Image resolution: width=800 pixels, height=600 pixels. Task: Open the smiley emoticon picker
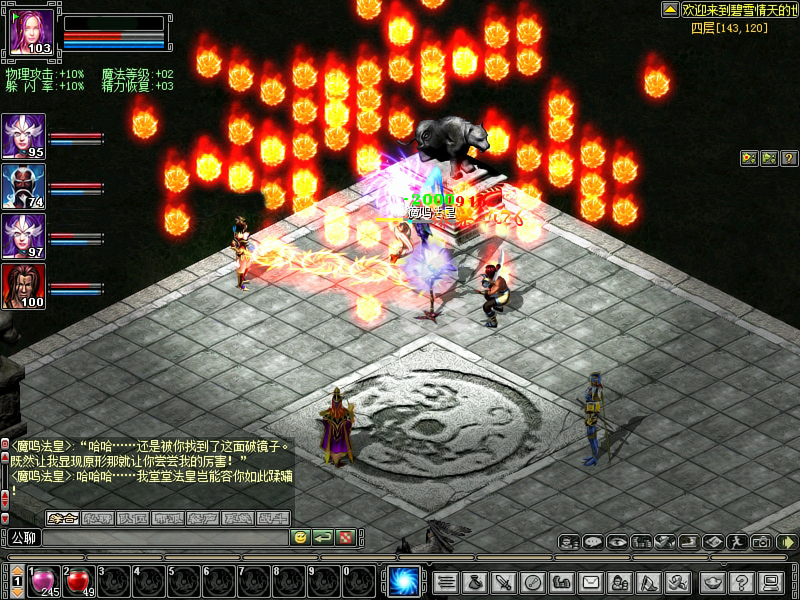click(300, 538)
